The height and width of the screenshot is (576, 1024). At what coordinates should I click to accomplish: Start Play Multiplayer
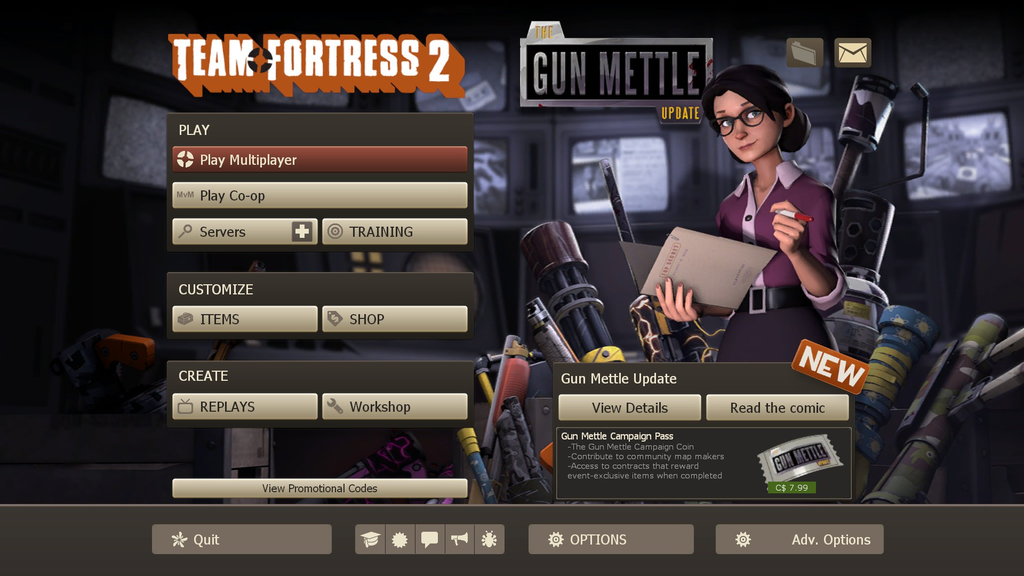tap(320, 160)
